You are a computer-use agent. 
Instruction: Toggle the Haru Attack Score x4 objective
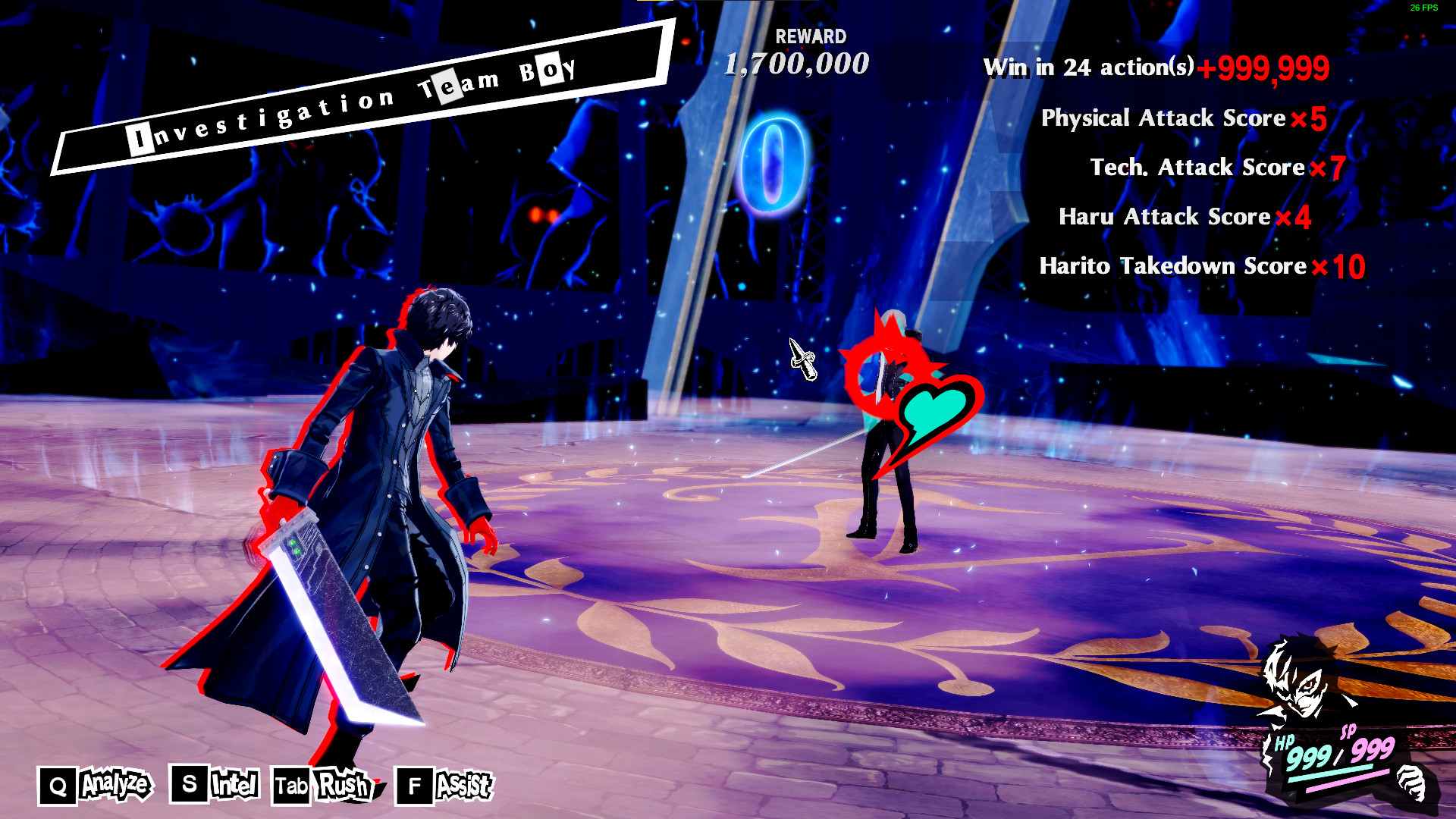(1185, 218)
